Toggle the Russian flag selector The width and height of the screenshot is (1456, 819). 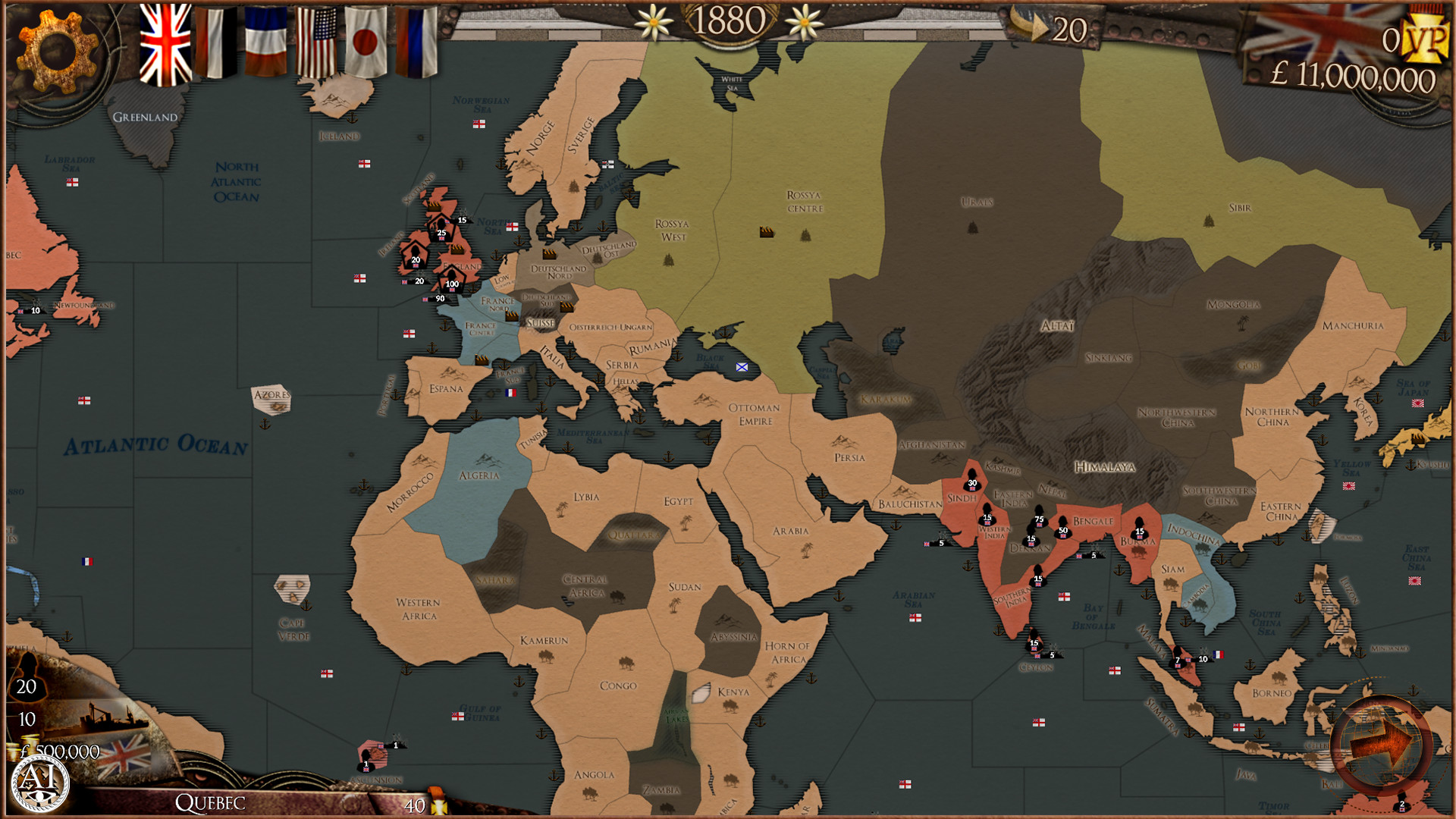pyautogui.click(x=418, y=39)
